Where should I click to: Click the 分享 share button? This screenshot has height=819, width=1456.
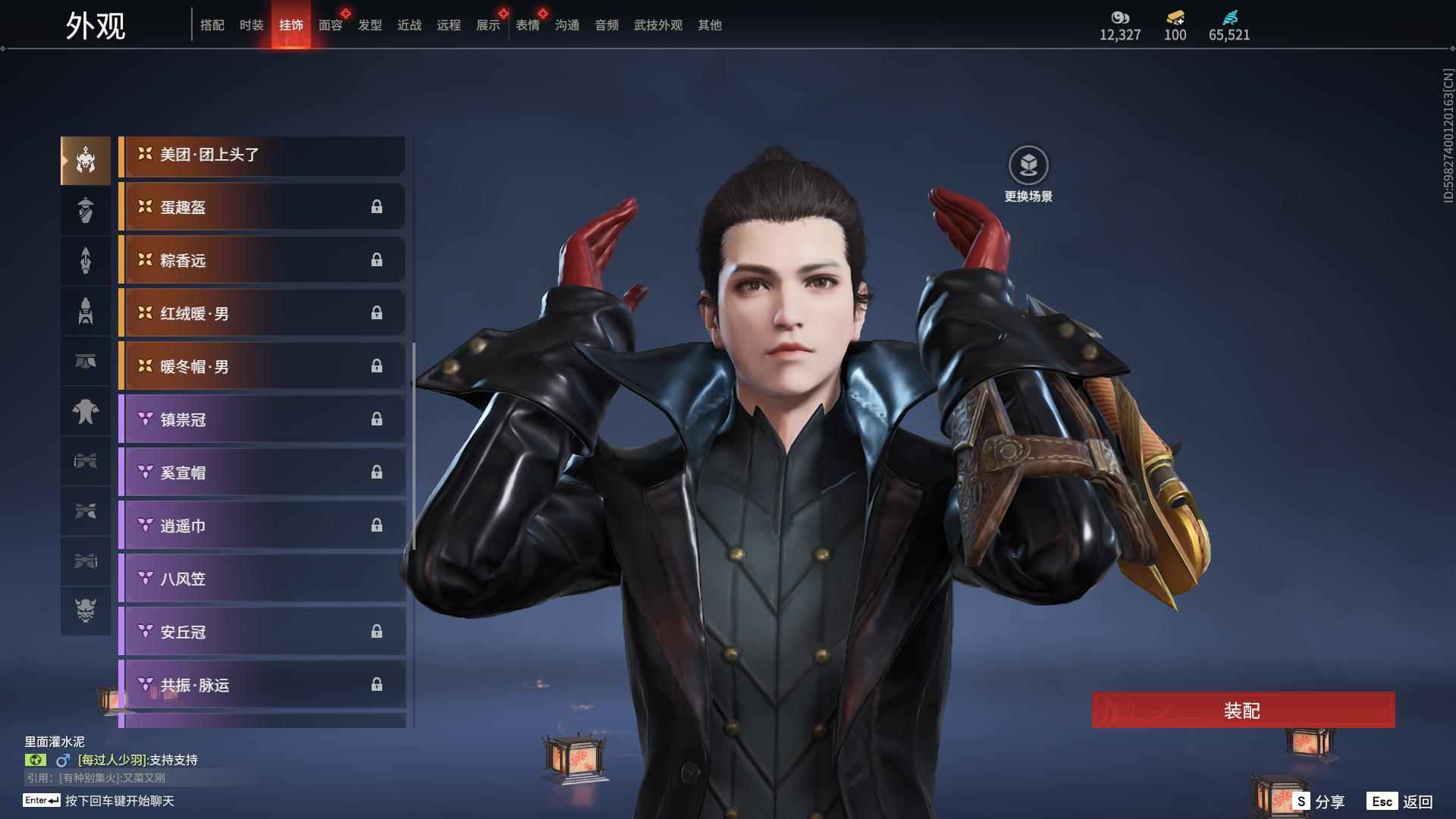click(1319, 801)
